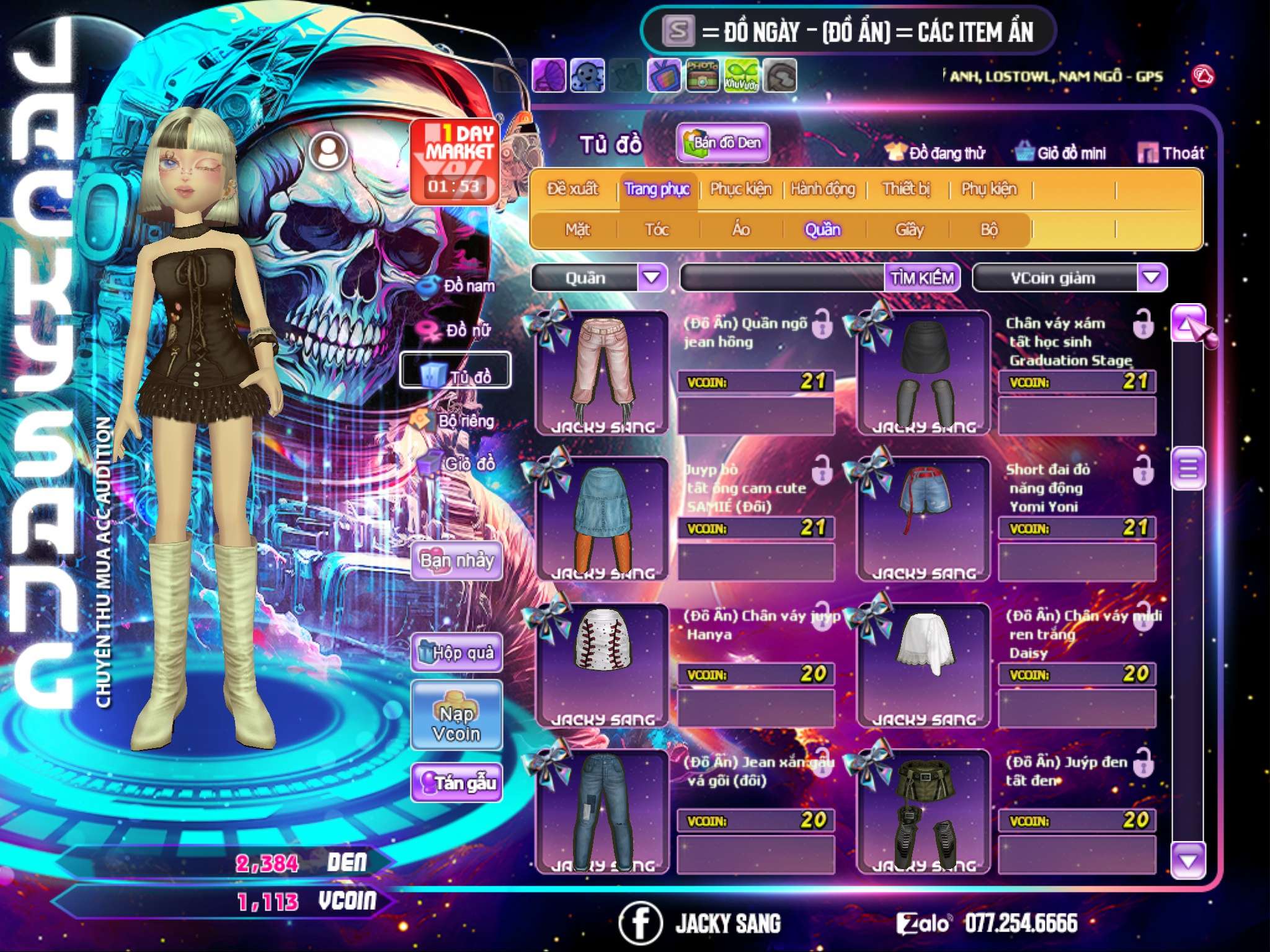Choose the Hanya baseball skirt item
The width and height of the screenshot is (1270, 952).
coord(603,664)
